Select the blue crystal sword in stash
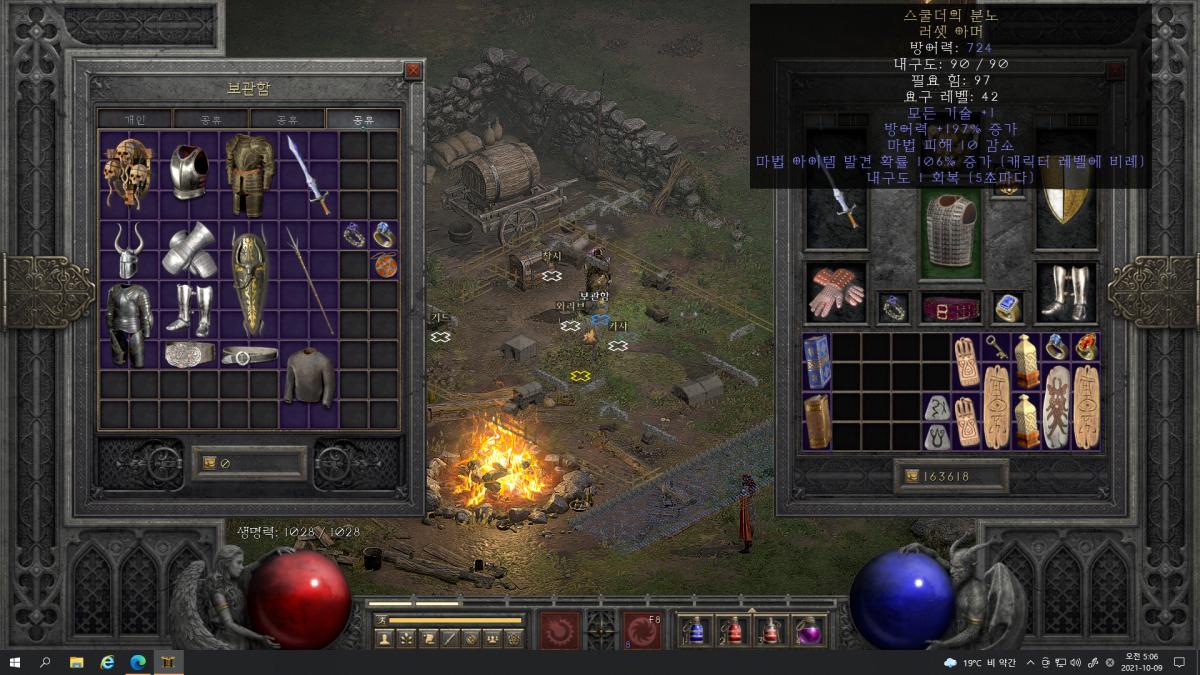This screenshot has height=675, width=1200. 308,174
